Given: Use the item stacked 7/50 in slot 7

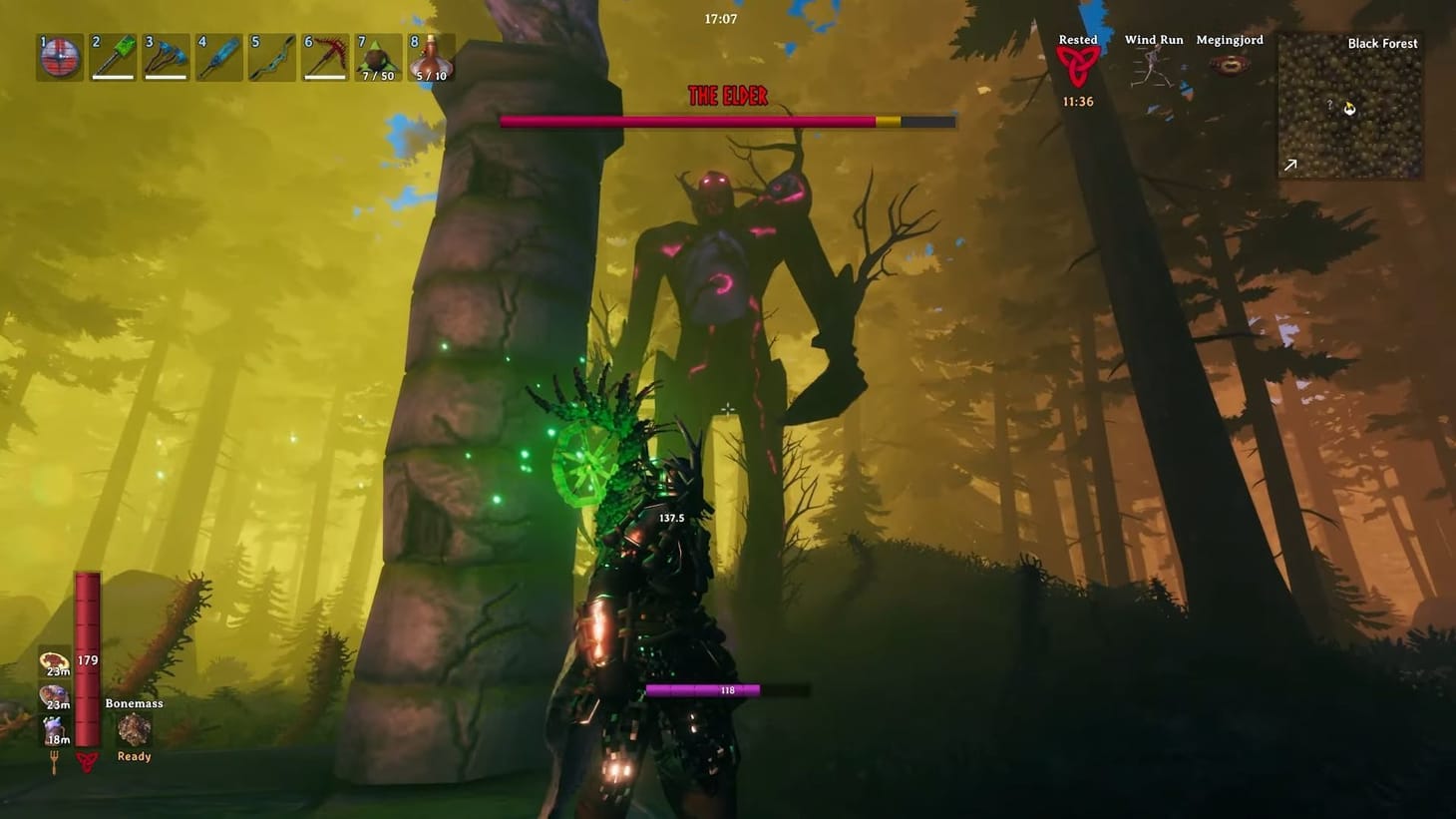Looking at the screenshot, I should (378, 58).
